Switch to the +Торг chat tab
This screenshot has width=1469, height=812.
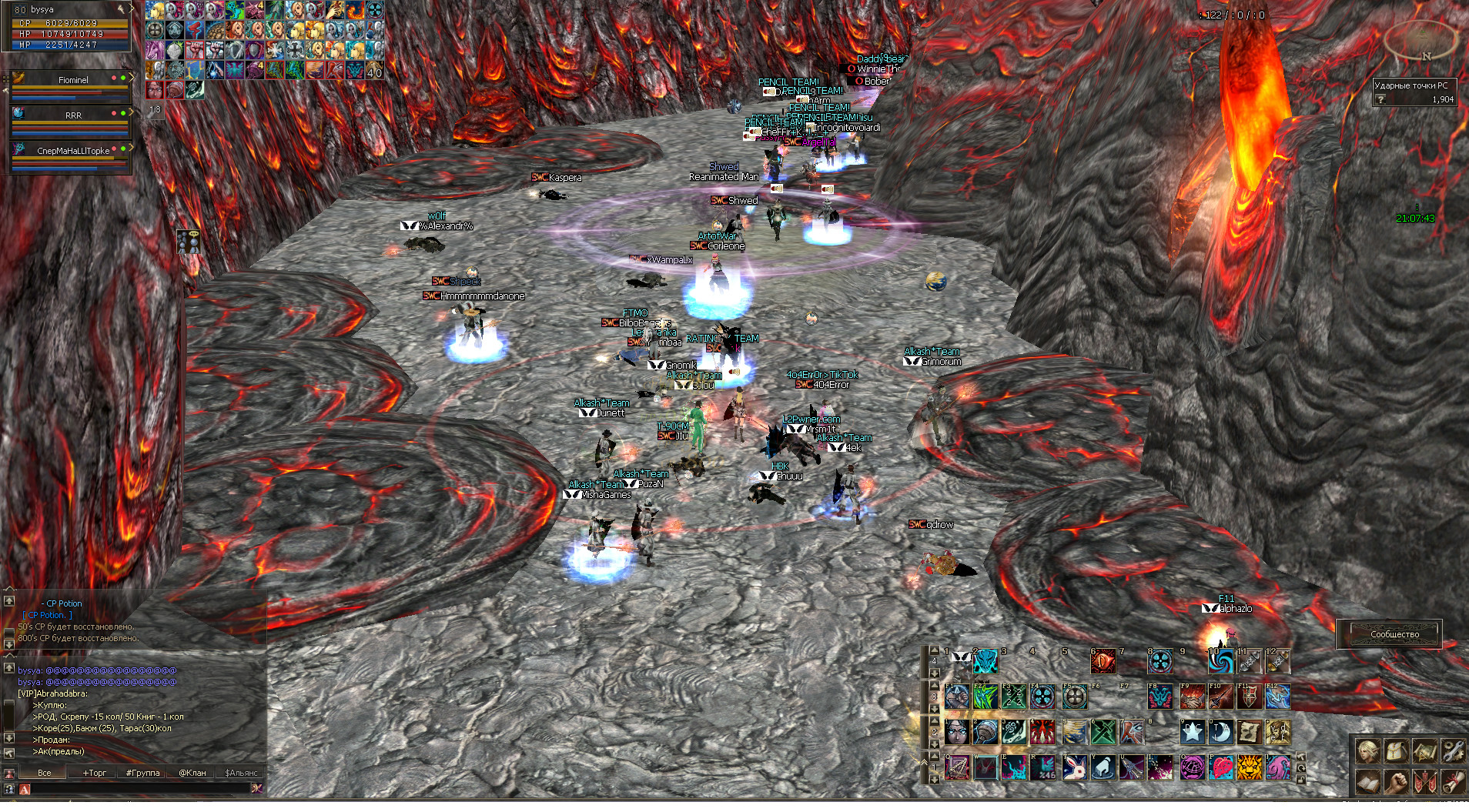(x=95, y=773)
